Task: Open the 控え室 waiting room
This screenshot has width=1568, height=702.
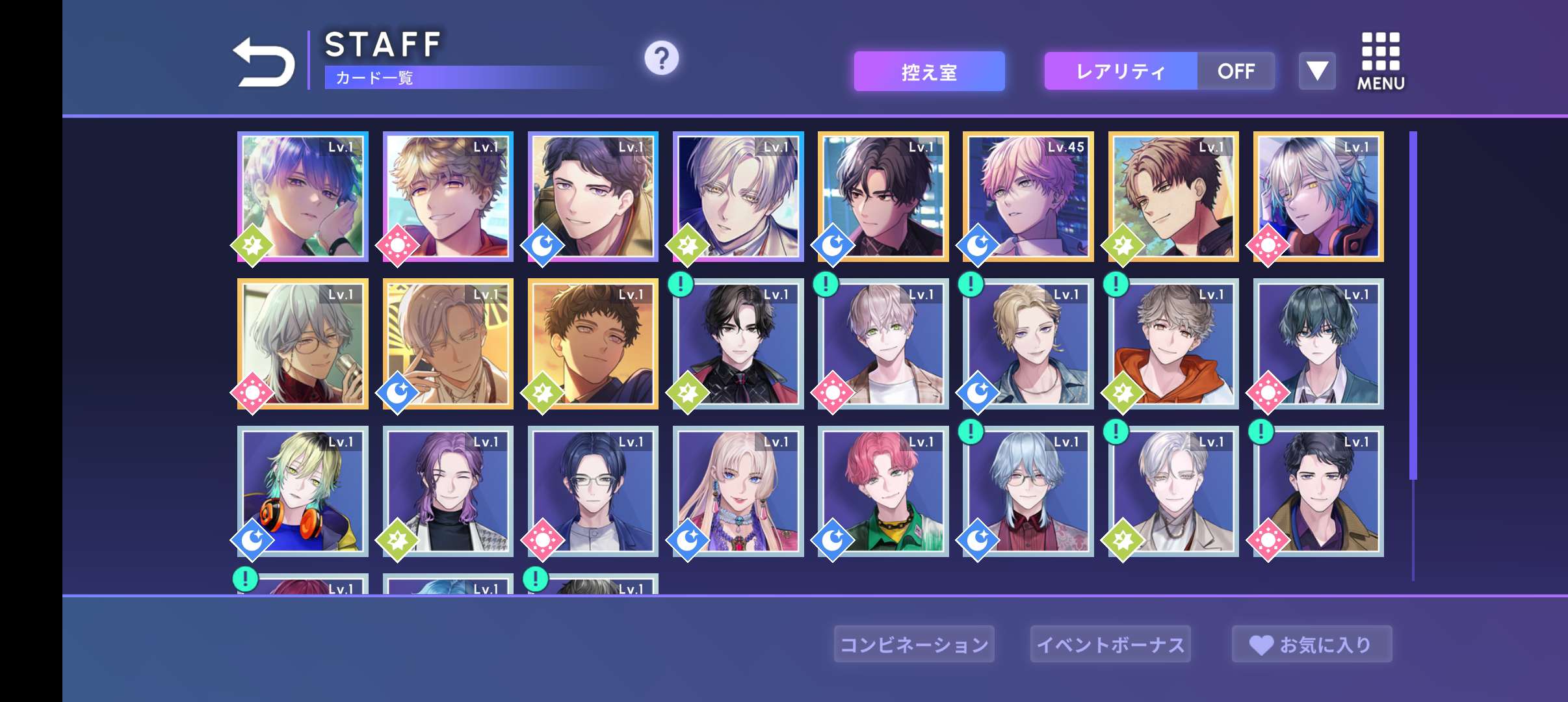Action: (929, 71)
